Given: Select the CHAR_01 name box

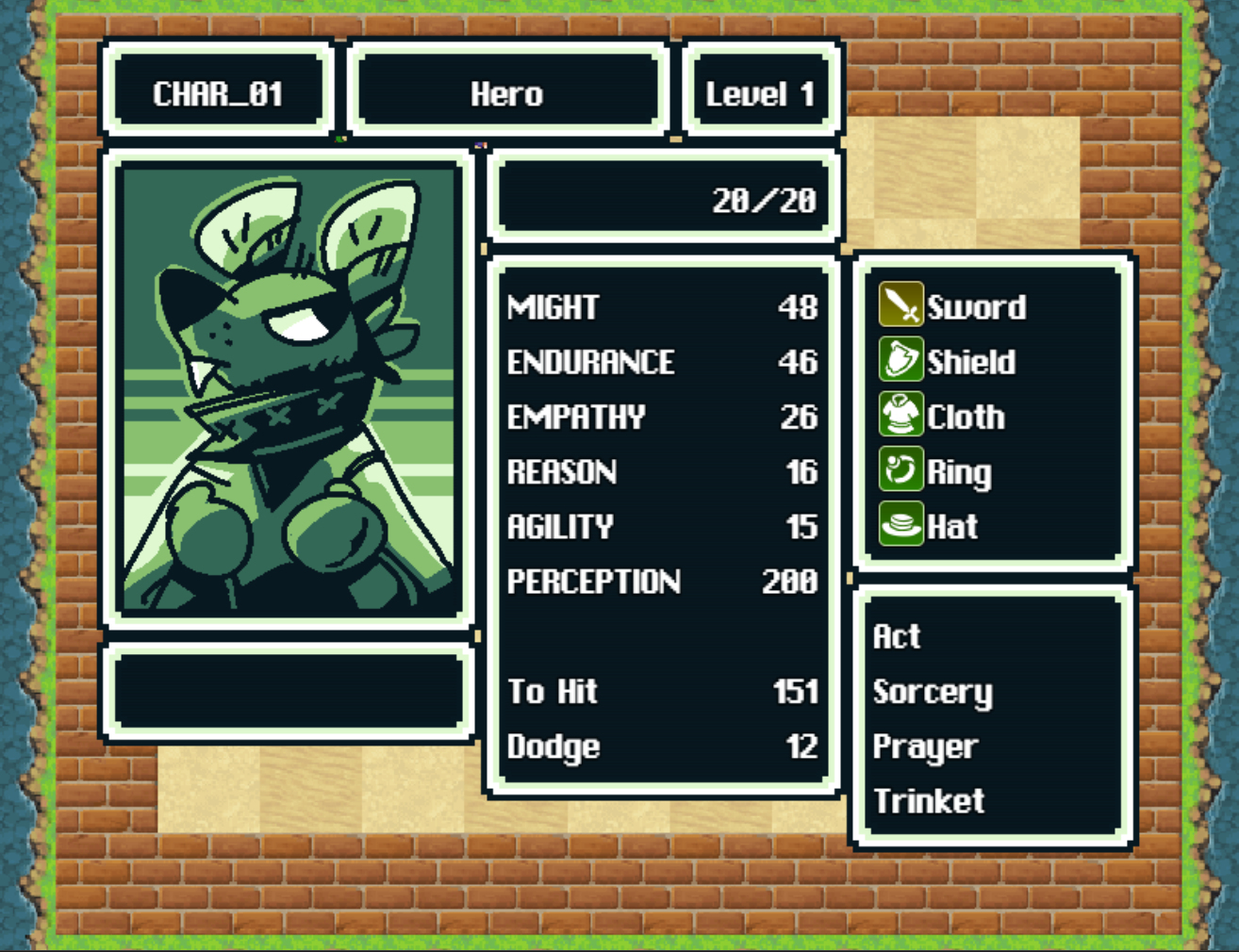Looking at the screenshot, I should coord(218,93).
